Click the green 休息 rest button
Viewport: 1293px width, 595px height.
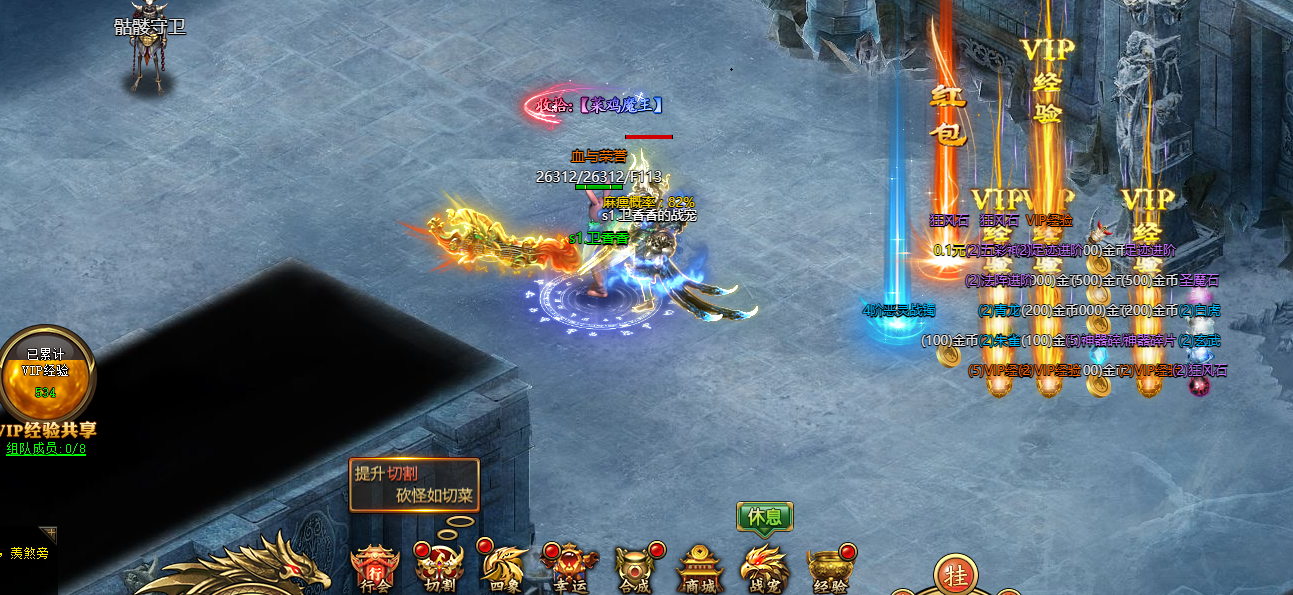click(x=765, y=517)
